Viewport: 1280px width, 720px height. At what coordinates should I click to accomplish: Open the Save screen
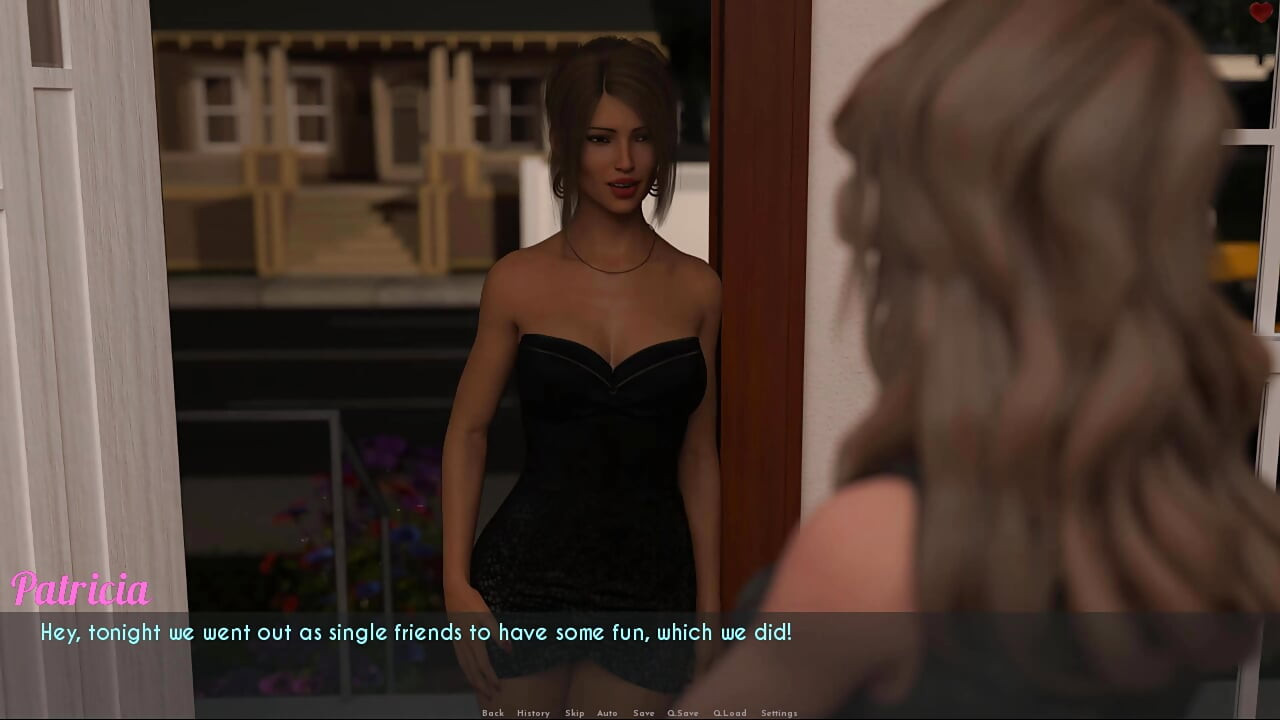[x=644, y=713]
